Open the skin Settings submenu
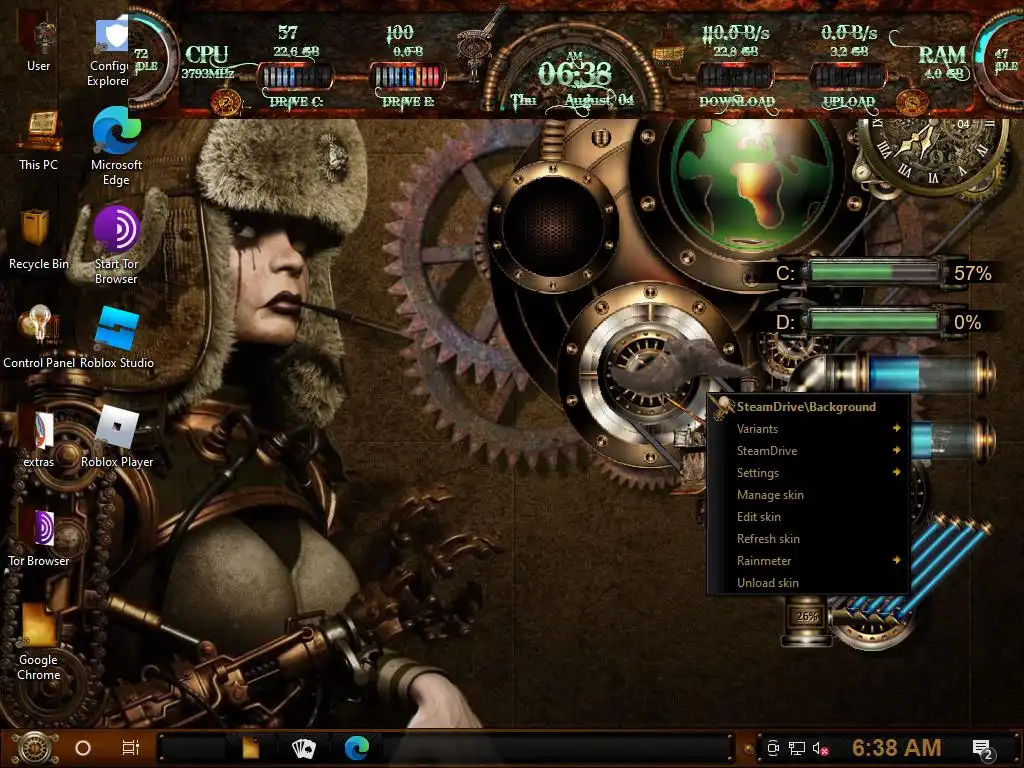The image size is (1024, 768). 759,473
